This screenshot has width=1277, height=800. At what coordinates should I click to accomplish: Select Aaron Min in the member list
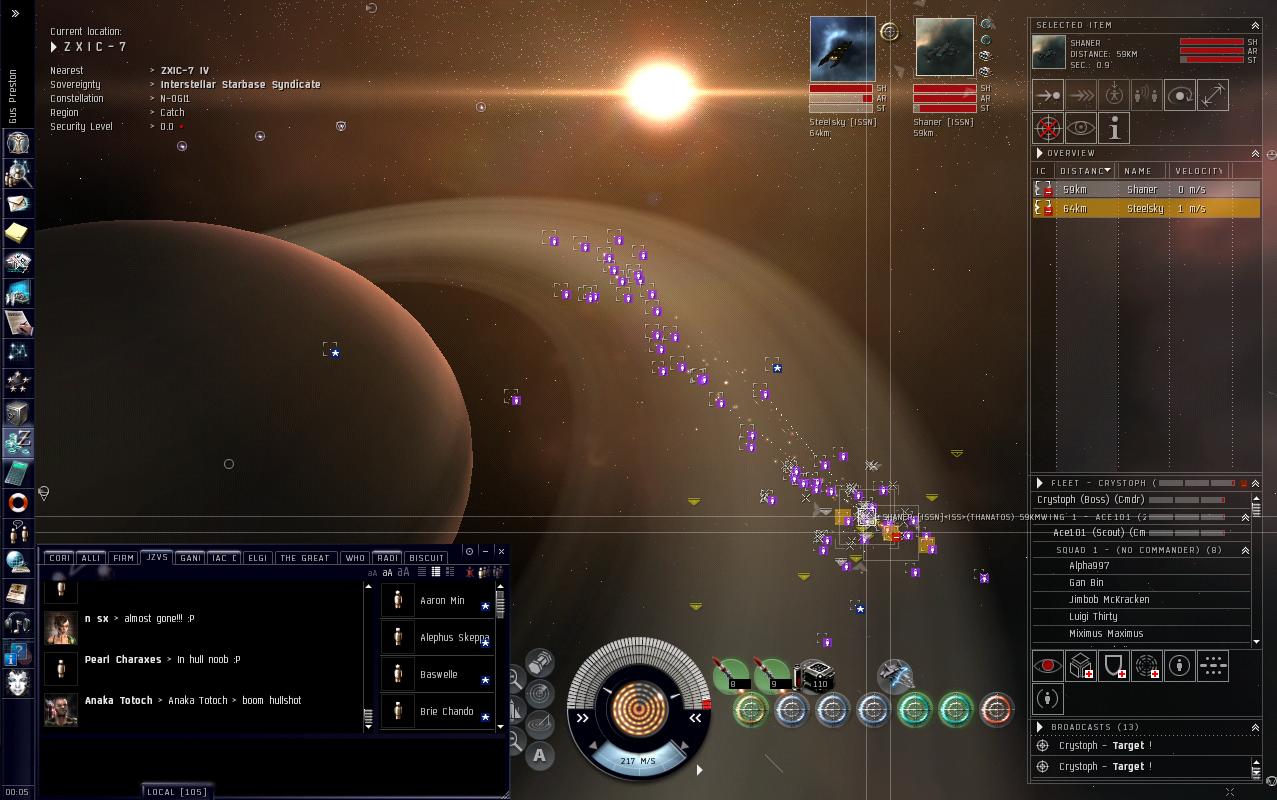click(x=442, y=601)
